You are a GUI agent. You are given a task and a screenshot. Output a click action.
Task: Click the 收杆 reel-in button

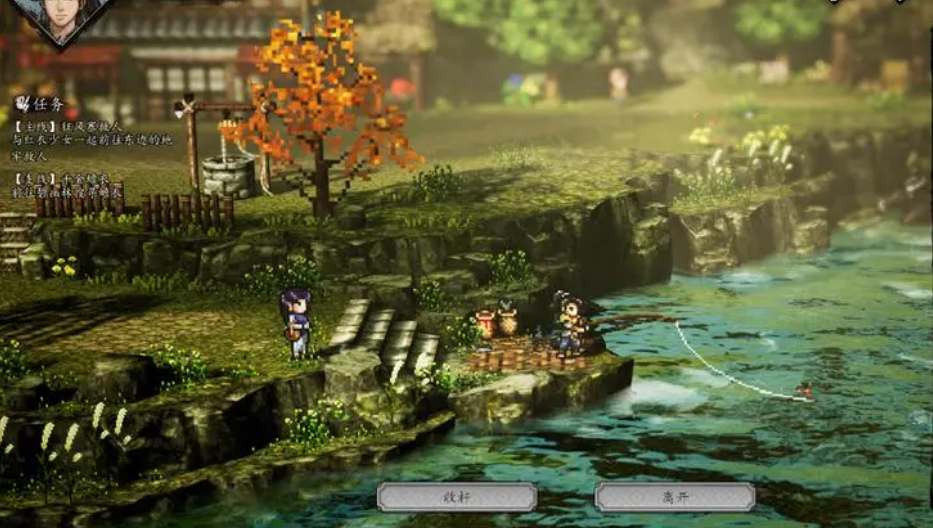coord(457,497)
